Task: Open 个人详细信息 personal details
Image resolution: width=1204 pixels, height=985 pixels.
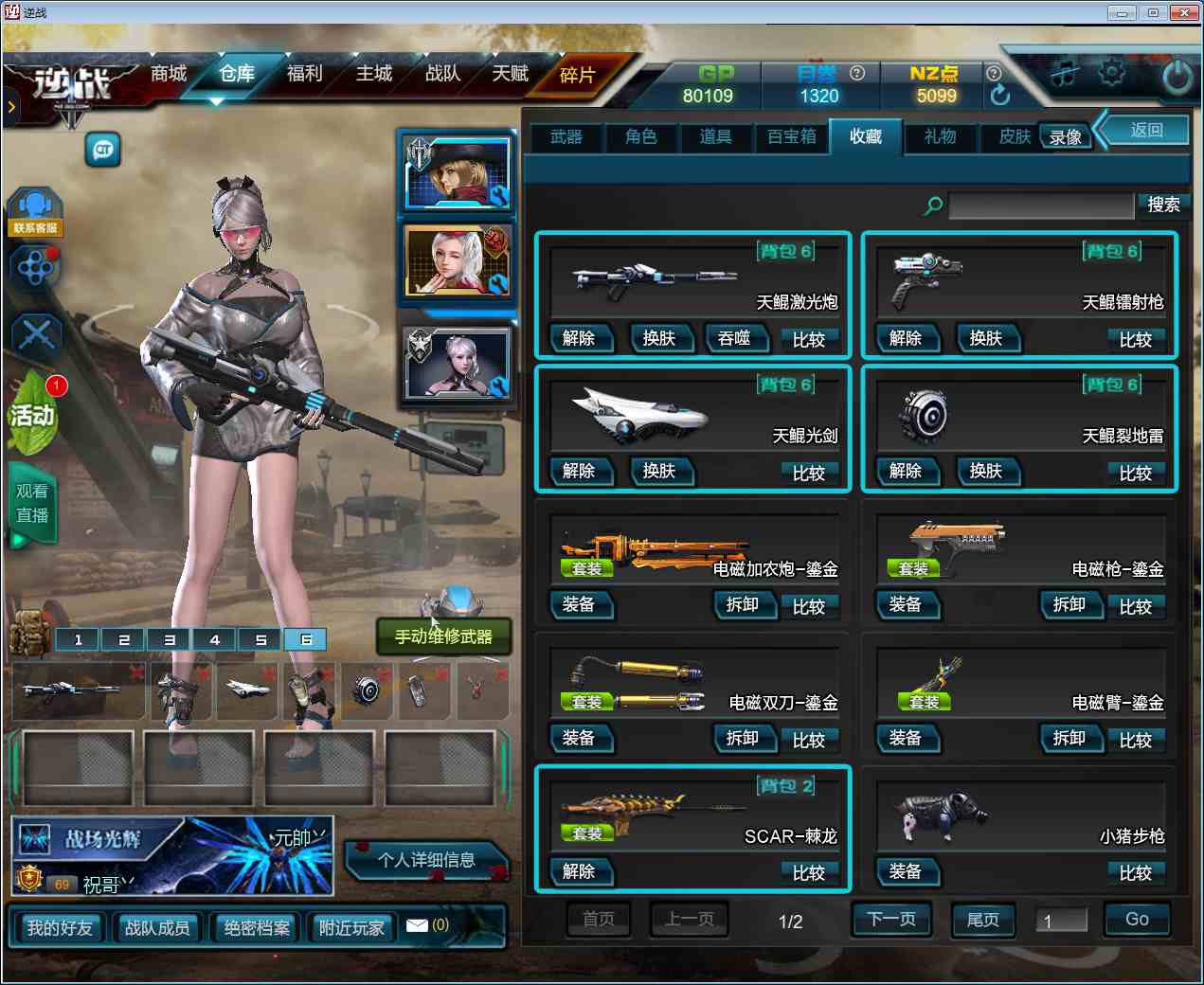Action: click(426, 860)
